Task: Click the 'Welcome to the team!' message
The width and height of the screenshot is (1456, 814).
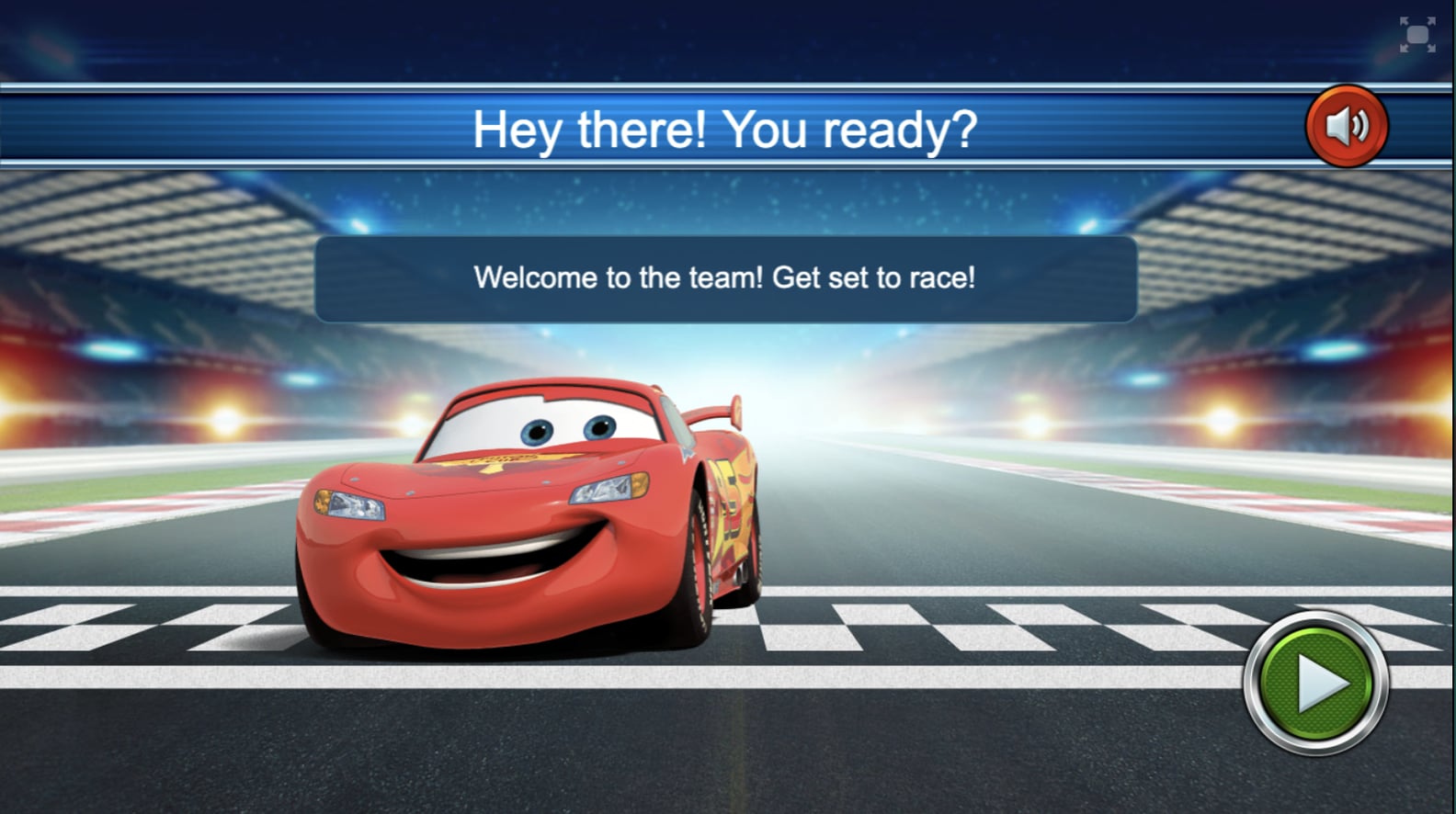Action: (x=726, y=277)
